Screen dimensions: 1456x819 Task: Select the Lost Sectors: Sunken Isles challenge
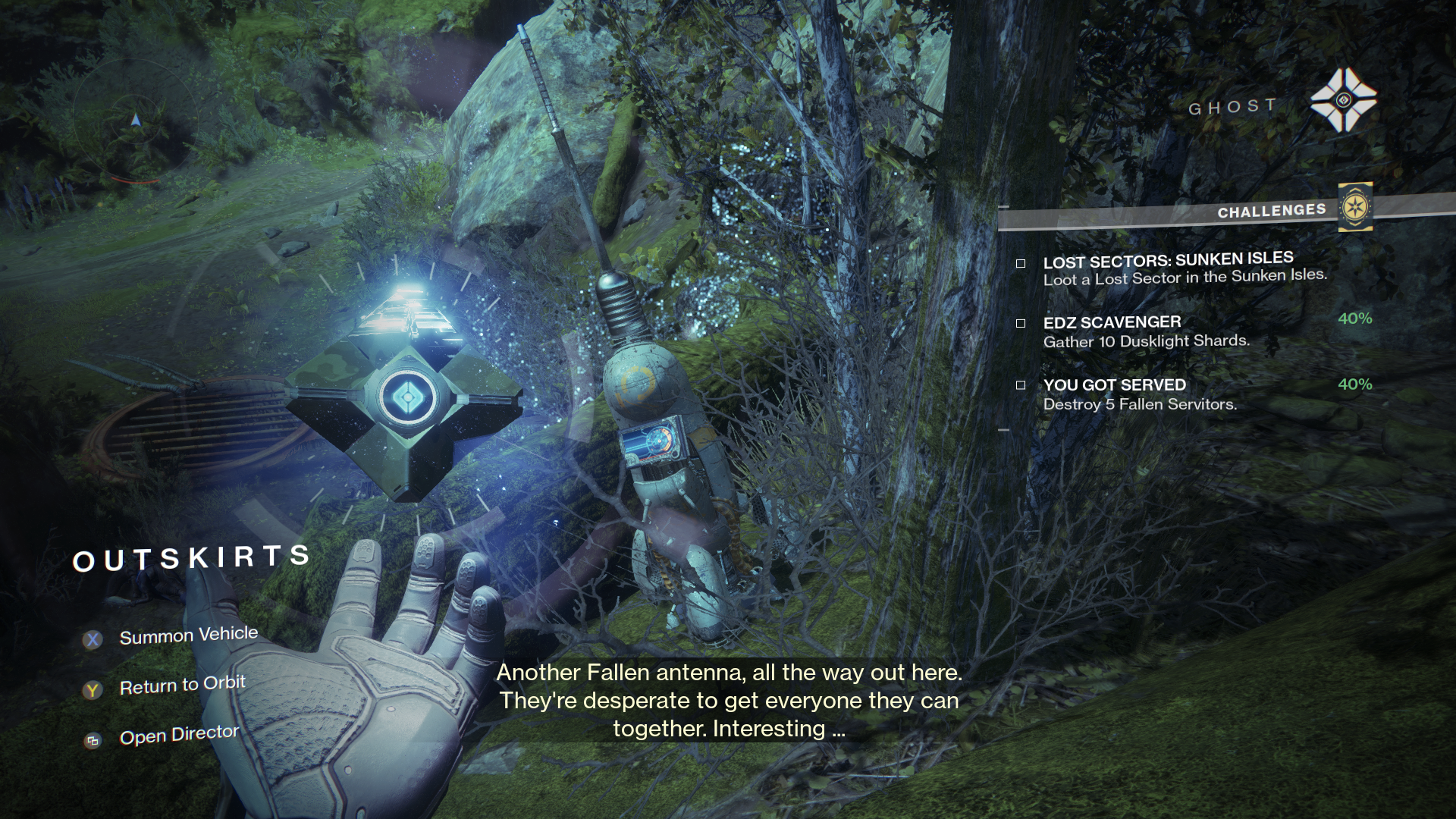tap(1183, 269)
